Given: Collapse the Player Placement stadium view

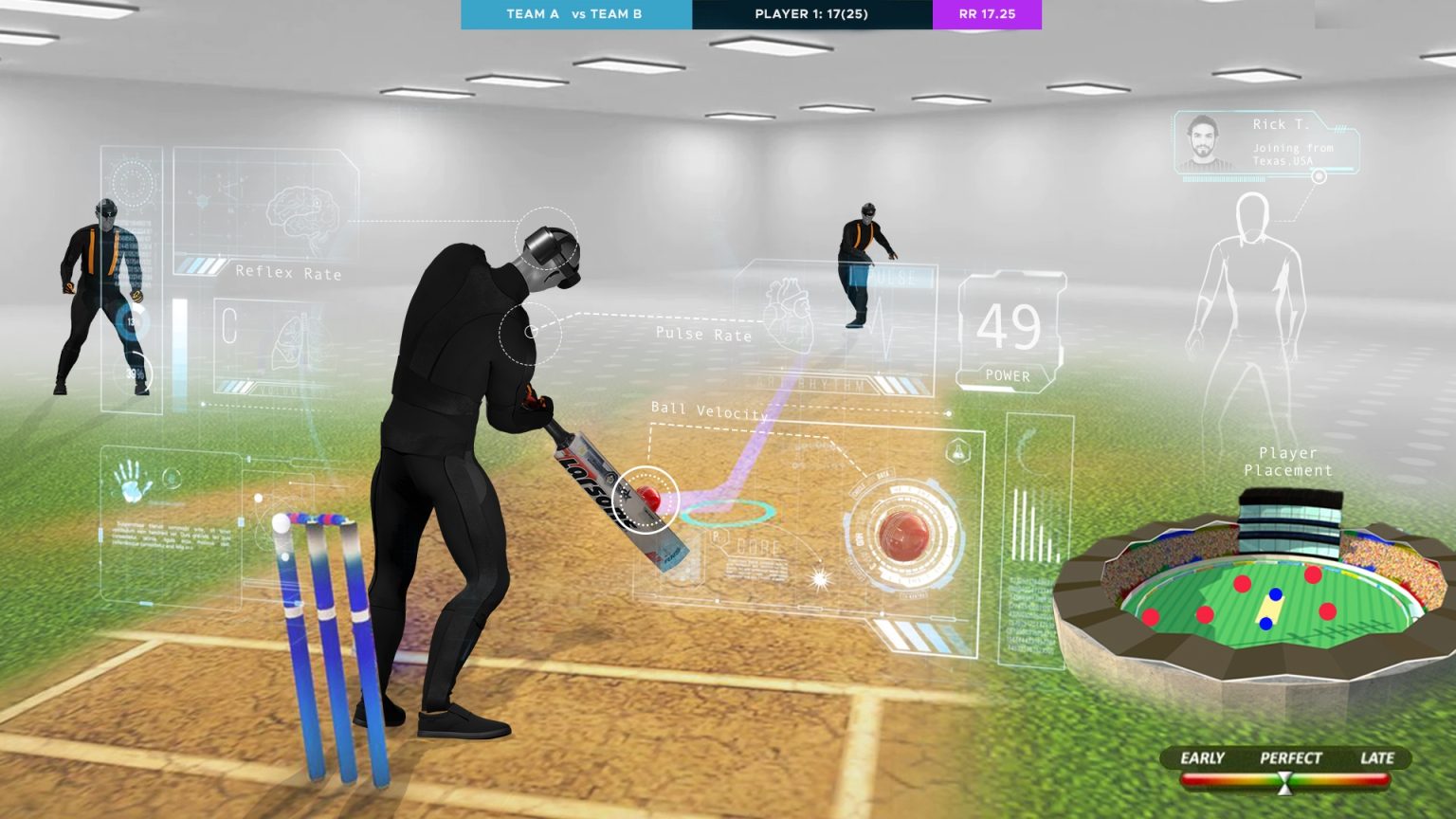Looking at the screenshot, I should tap(1289, 461).
